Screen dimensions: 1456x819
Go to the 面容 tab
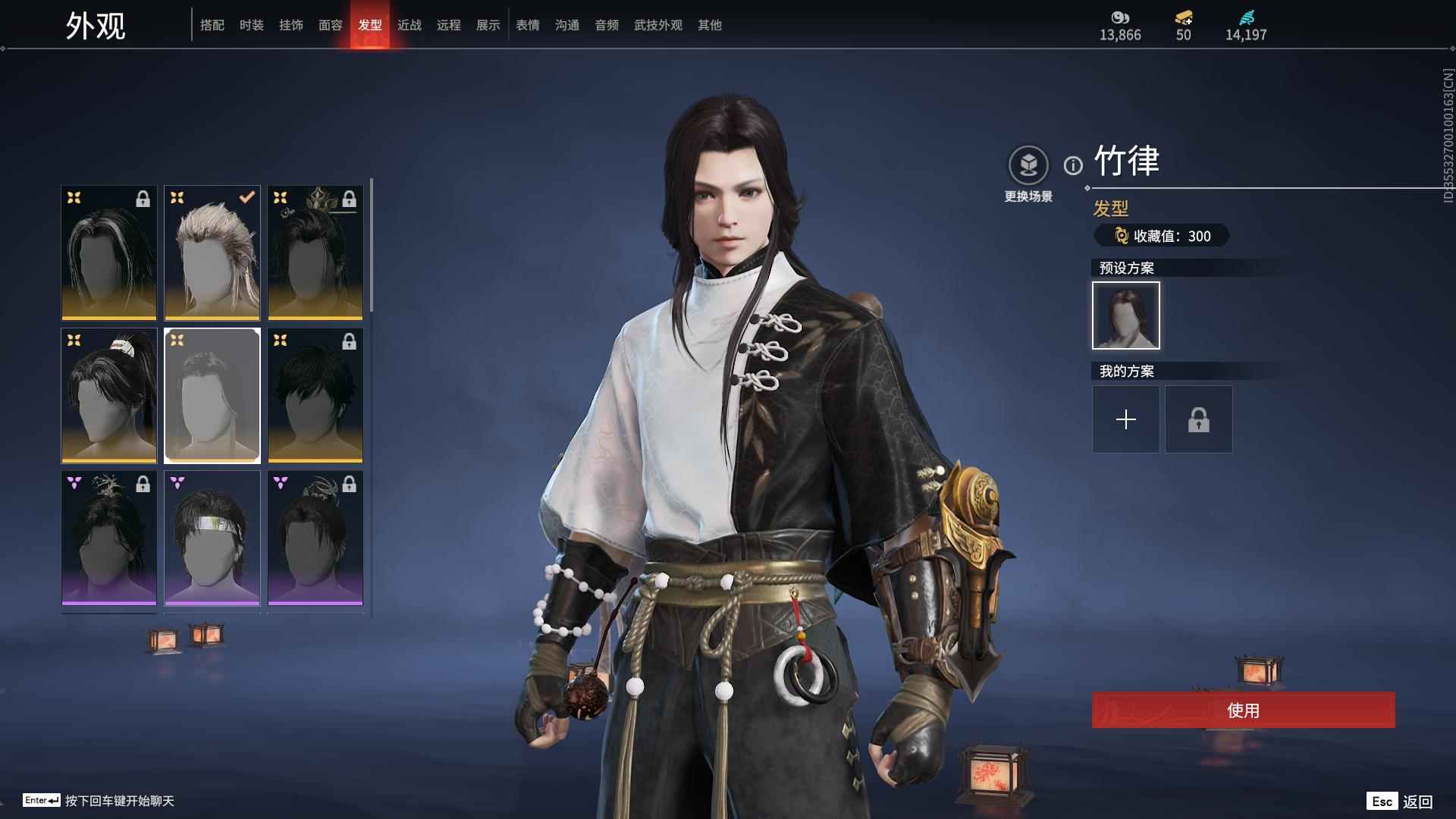coord(331,25)
